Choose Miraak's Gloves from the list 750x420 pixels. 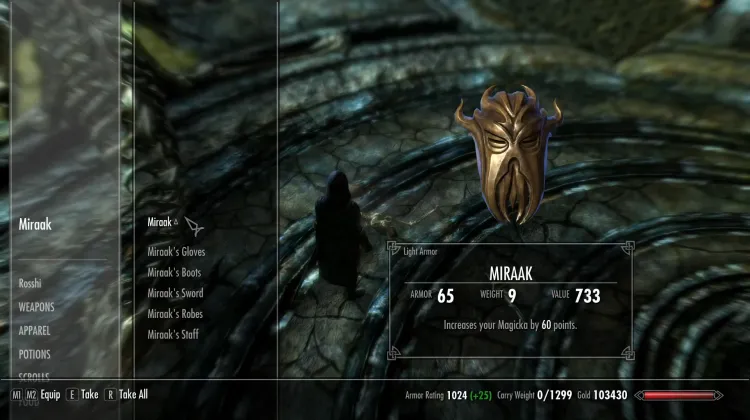[176, 251]
